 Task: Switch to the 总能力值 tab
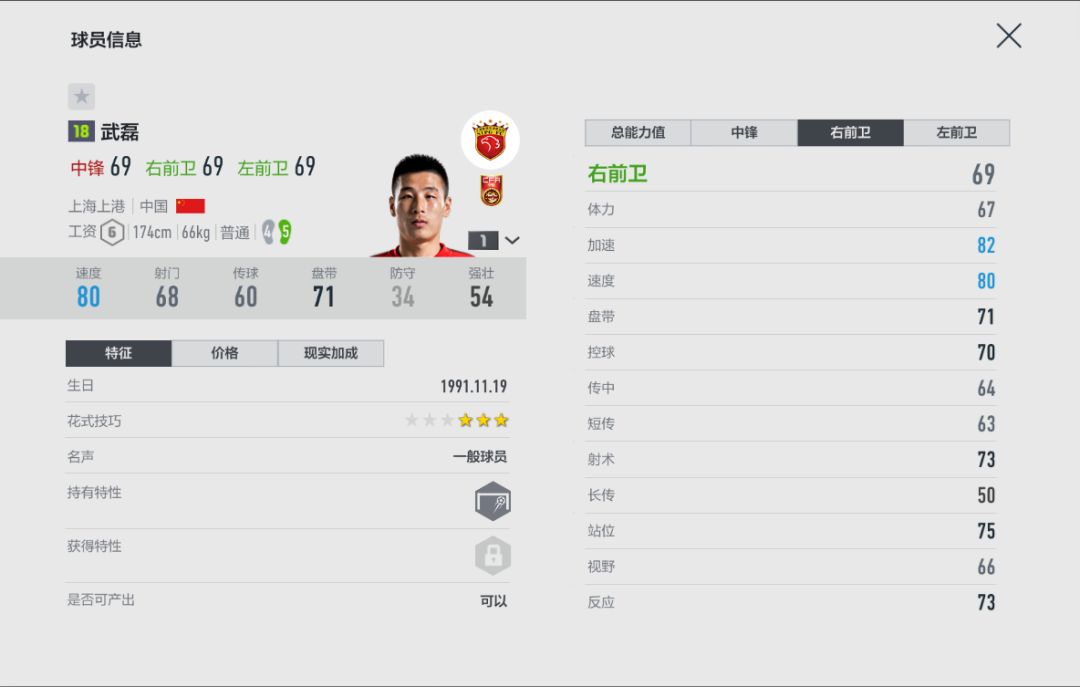pos(638,132)
